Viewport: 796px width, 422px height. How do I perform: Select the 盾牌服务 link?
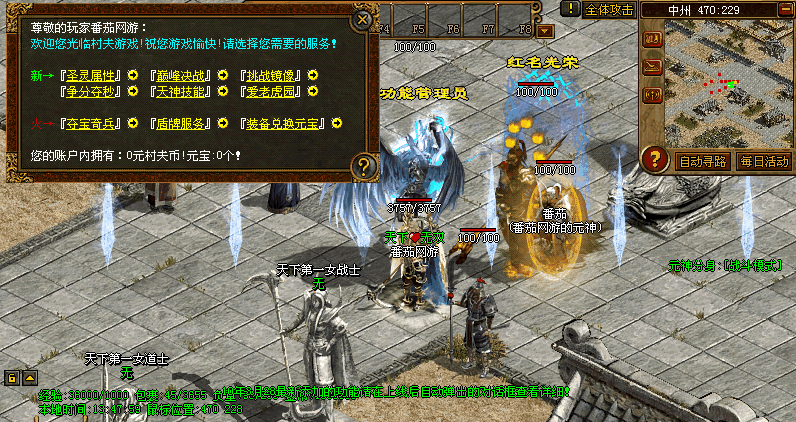[181, 124]
